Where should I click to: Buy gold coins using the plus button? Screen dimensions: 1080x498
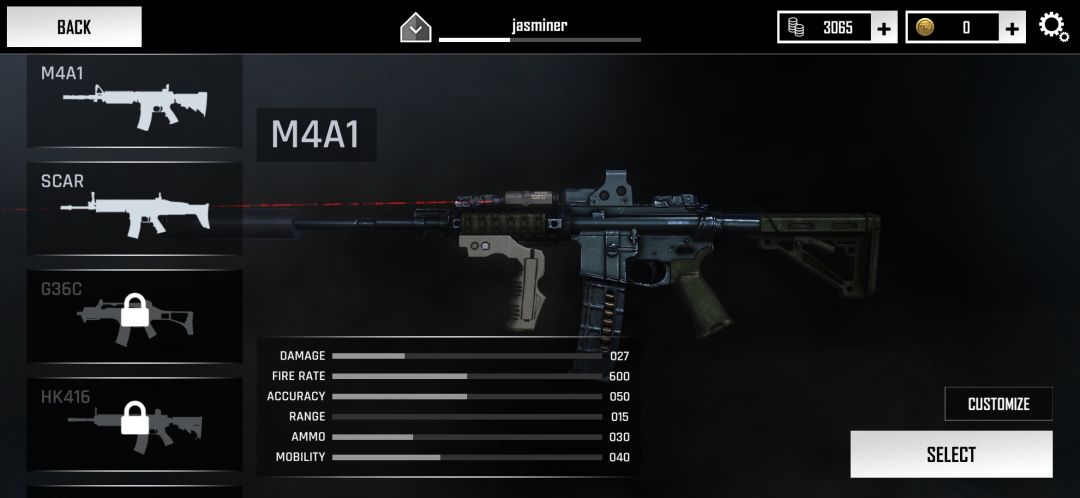pos(1013,28)
